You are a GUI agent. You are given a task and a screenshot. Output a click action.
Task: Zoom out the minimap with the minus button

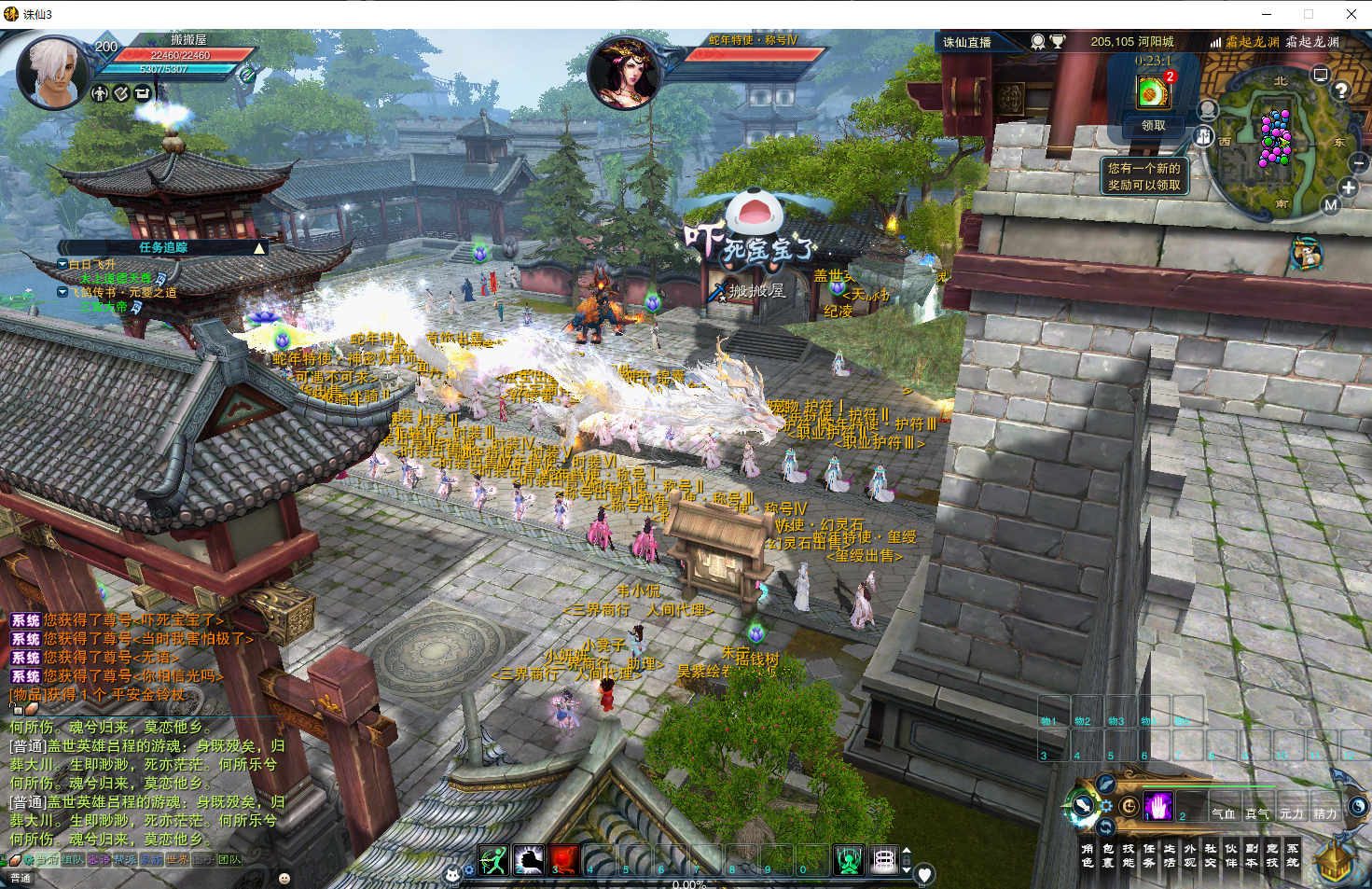tap(1359, 162)
